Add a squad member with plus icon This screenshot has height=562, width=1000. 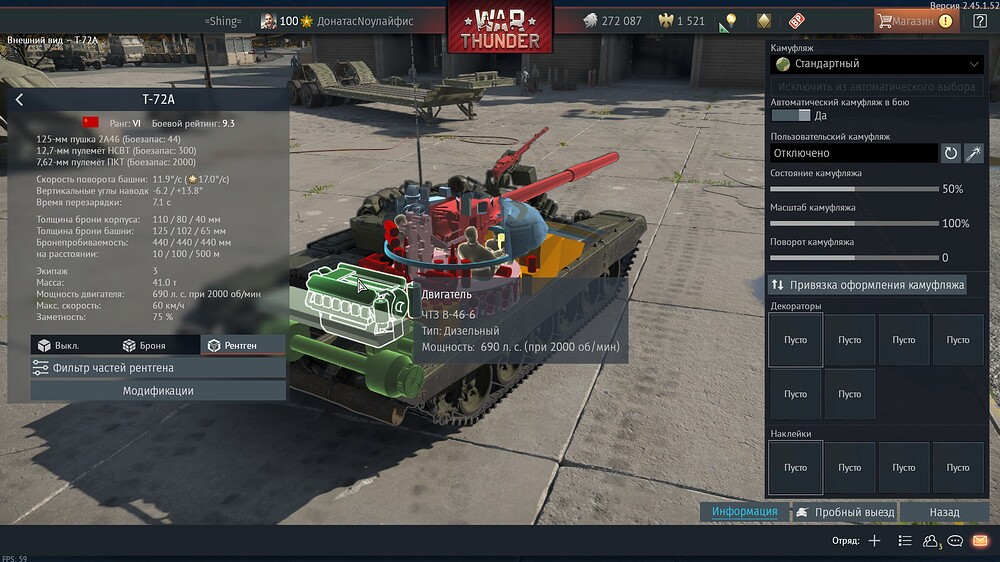(874, 541)
